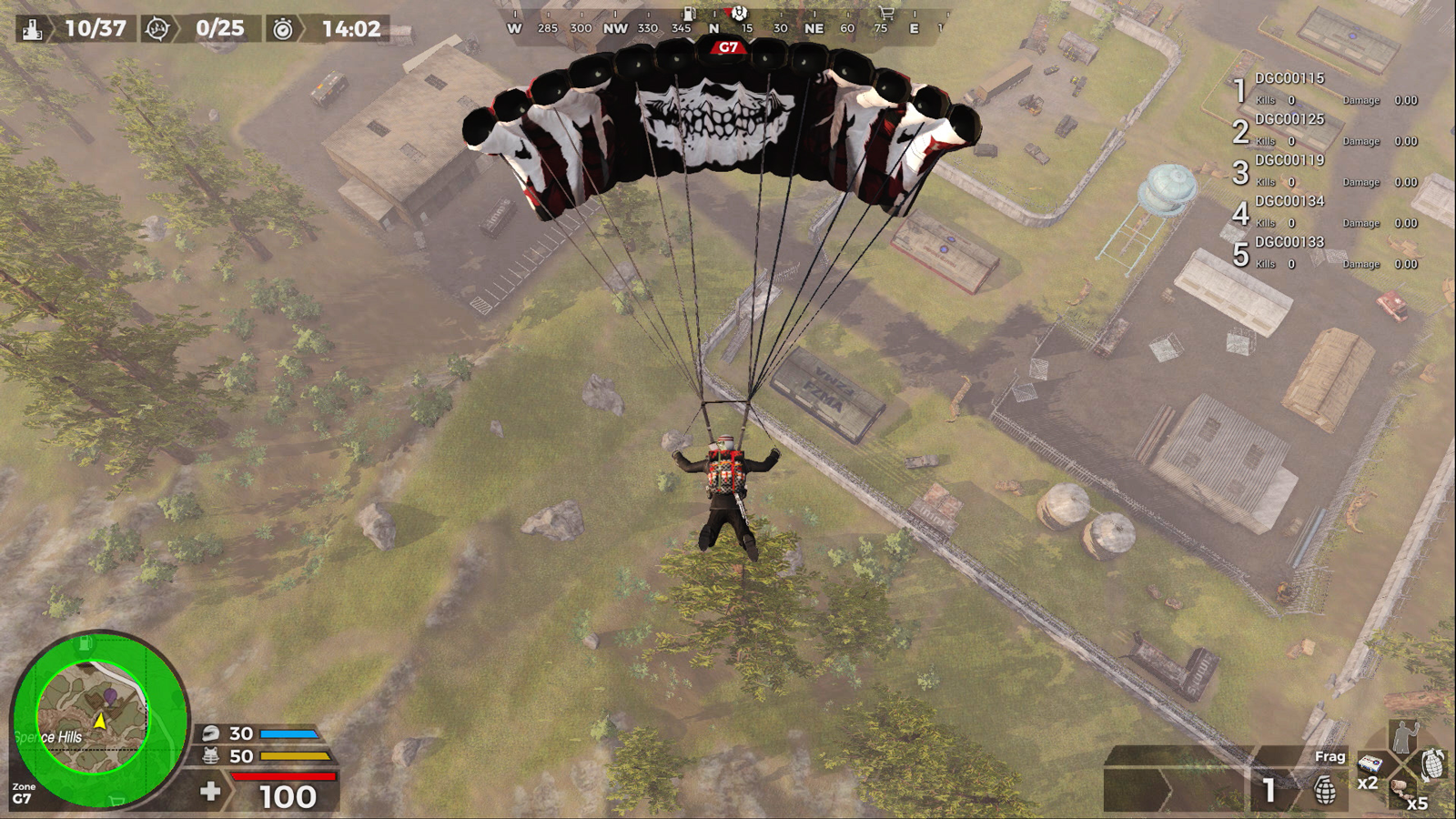Open the emote wheel waving figure icon
Screen dimensions: 1456x819
tap(1406, 733)
